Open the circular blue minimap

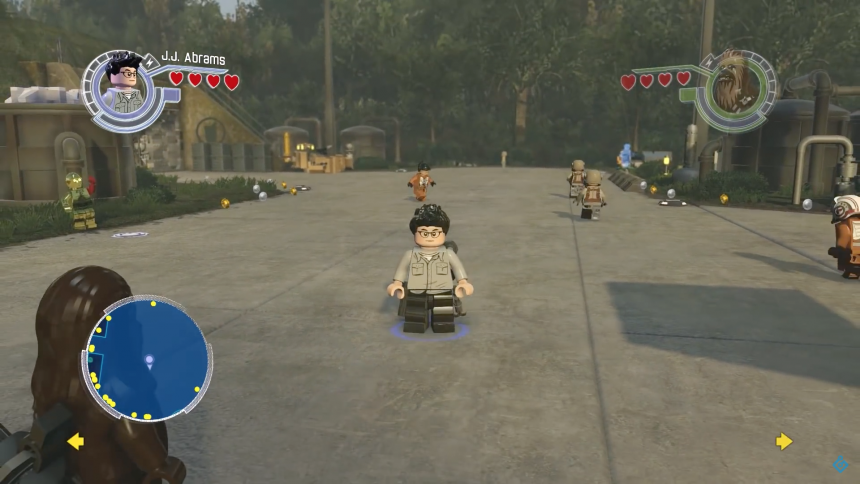point(148,358)
